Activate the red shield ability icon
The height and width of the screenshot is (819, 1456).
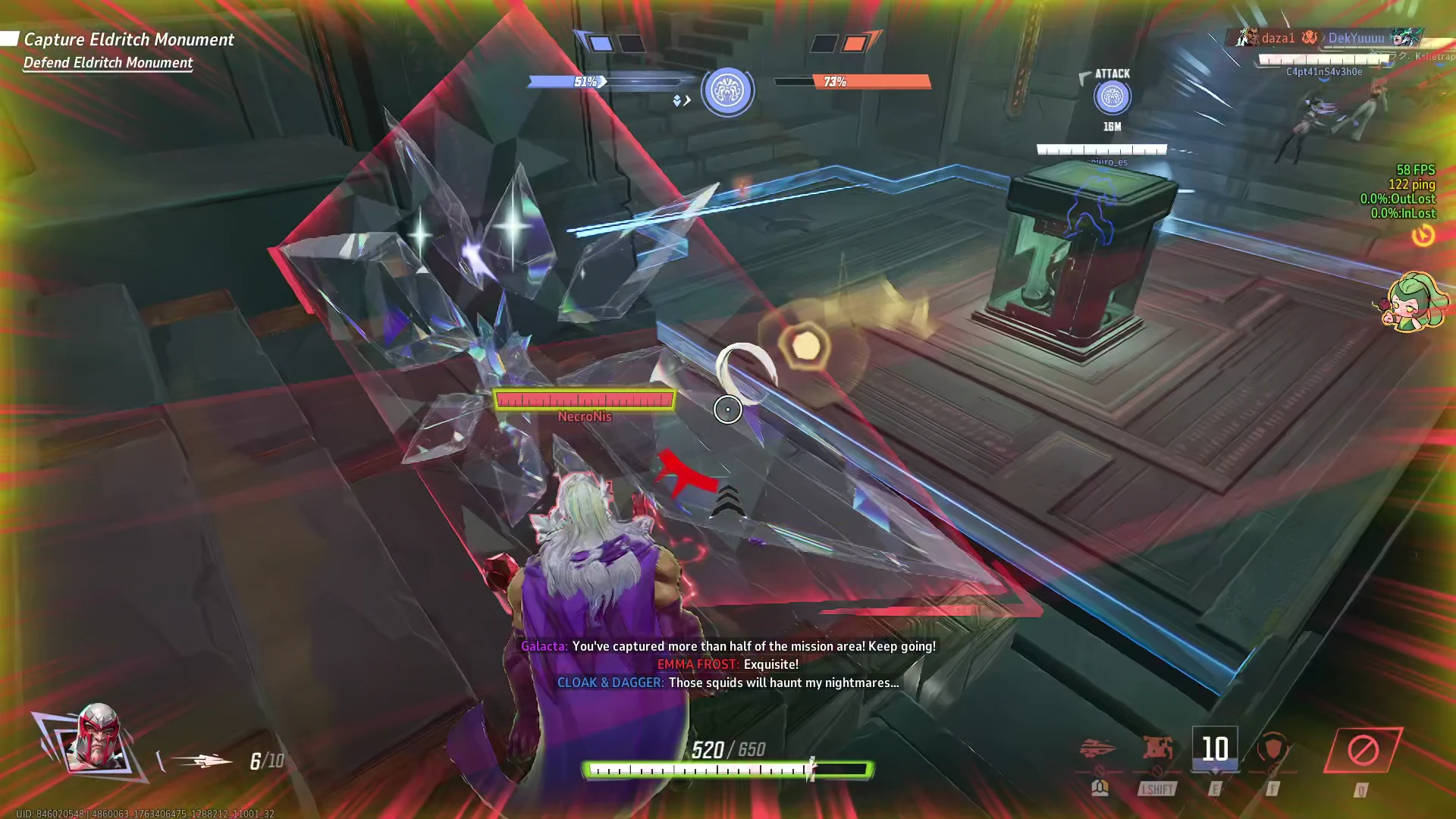coord(1273,749)
